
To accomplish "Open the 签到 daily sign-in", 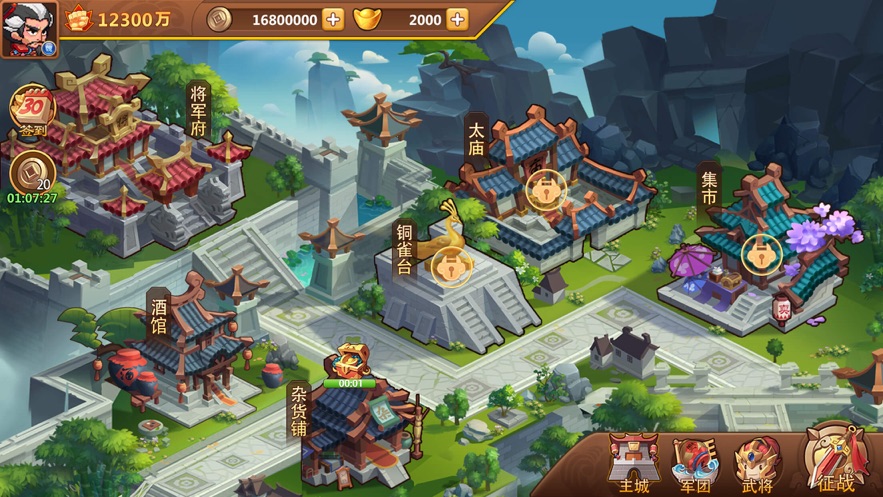I will 32,111.
